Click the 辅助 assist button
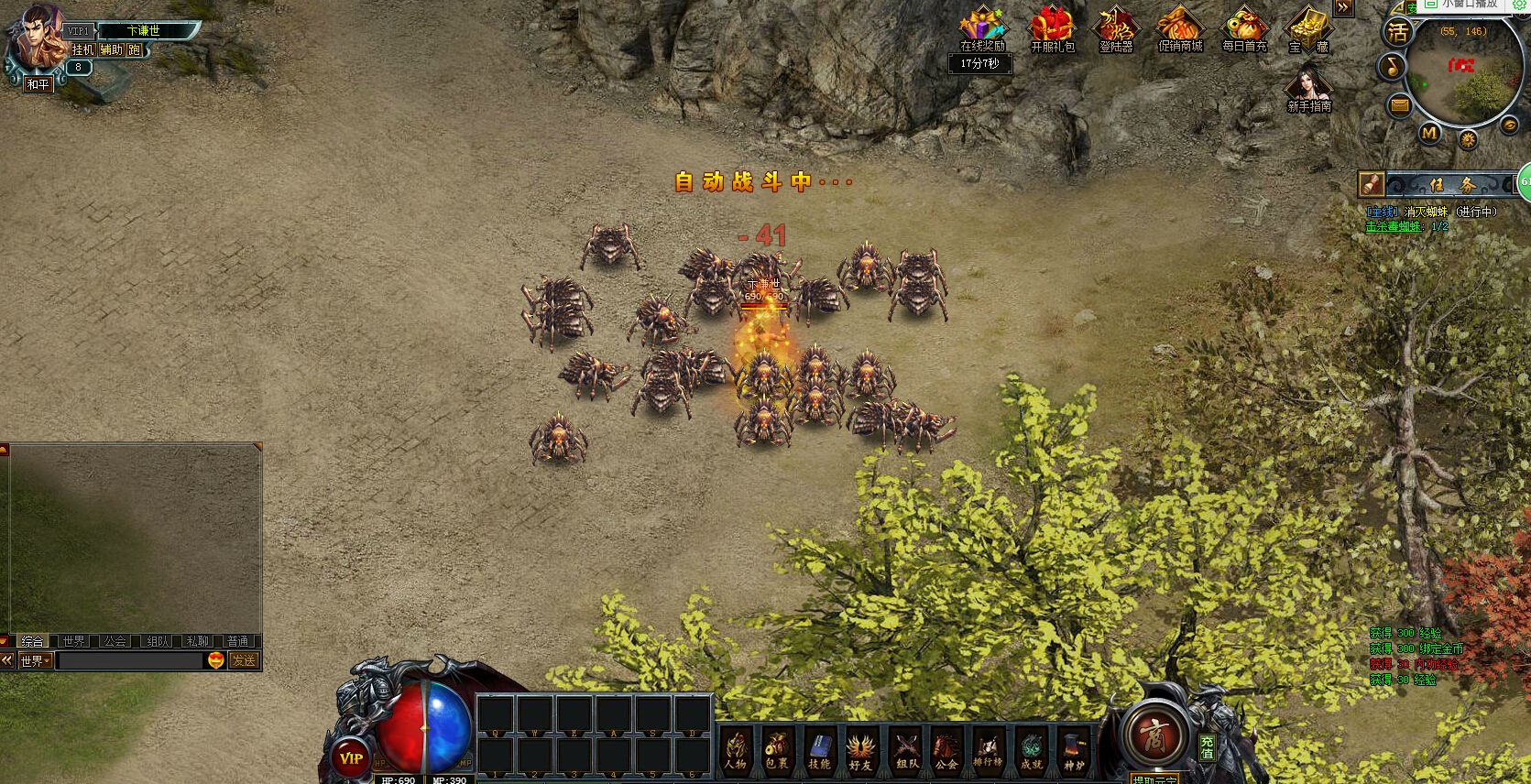The image size is (1531, 784). tap(111, 49)
